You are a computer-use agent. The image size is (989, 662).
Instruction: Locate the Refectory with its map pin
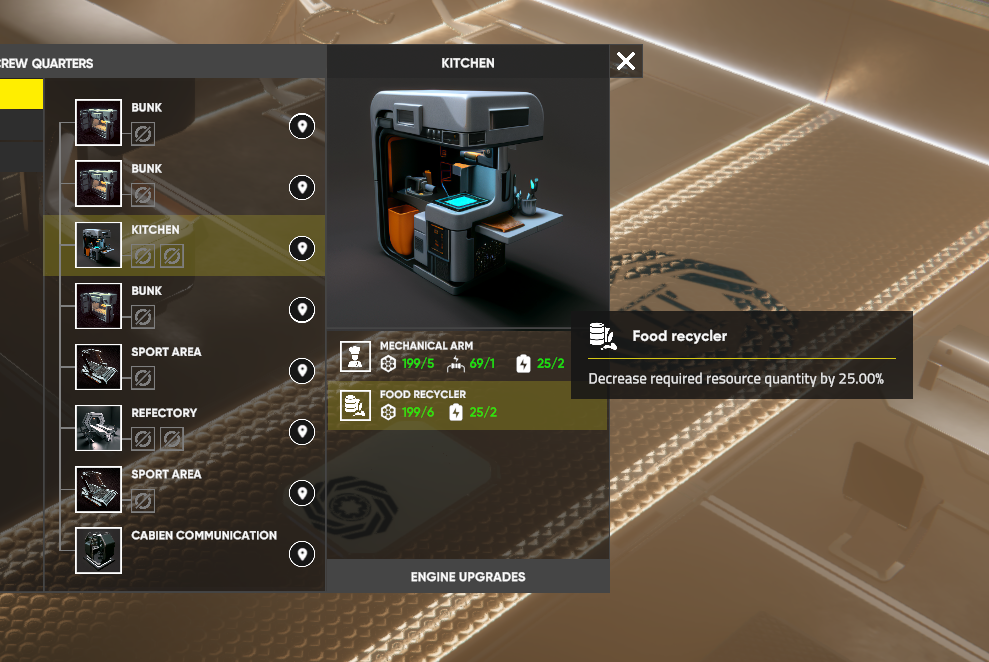[302, 432]
